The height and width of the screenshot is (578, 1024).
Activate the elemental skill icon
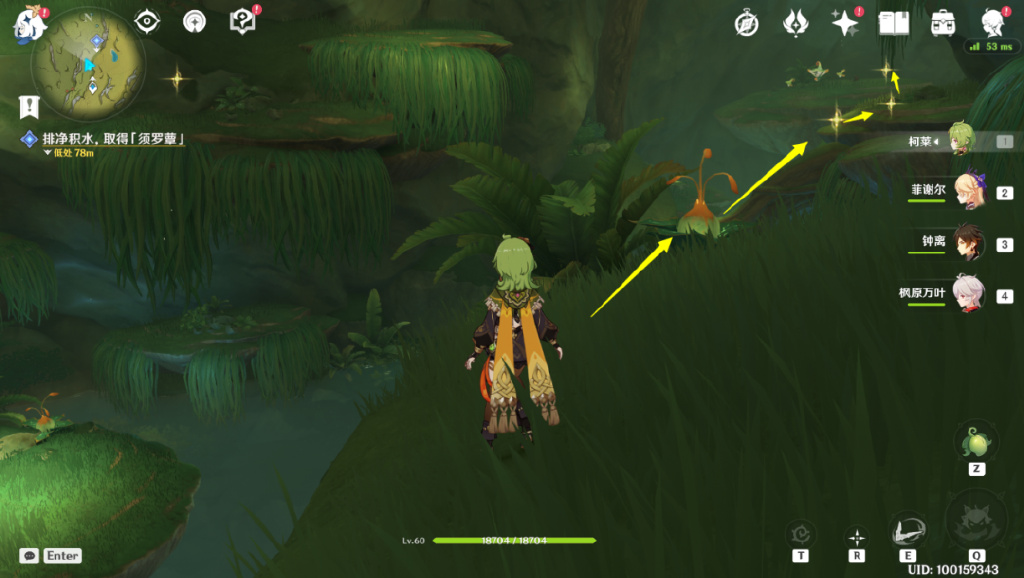point(908,530)
